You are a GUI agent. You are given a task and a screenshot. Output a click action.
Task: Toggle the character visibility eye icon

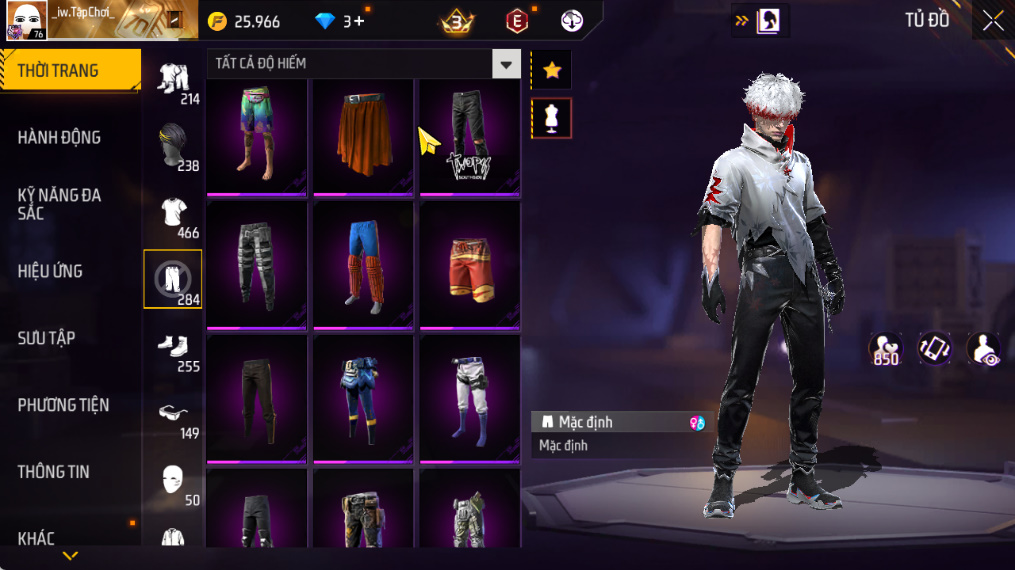[983, 349]
